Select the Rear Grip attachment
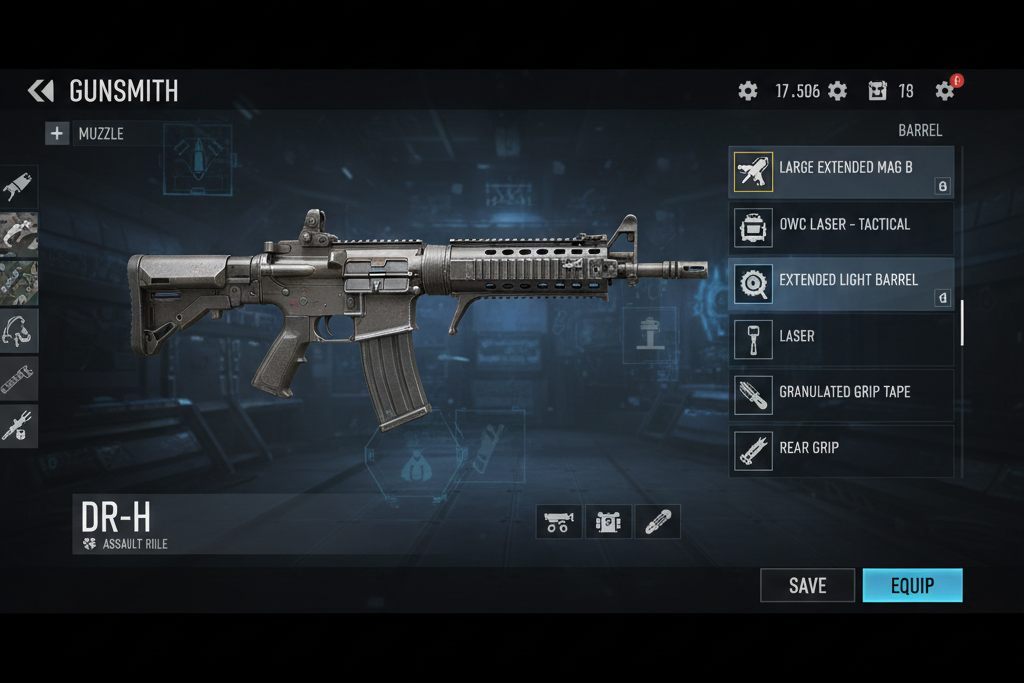The image size is (1024, 683). 842,449
